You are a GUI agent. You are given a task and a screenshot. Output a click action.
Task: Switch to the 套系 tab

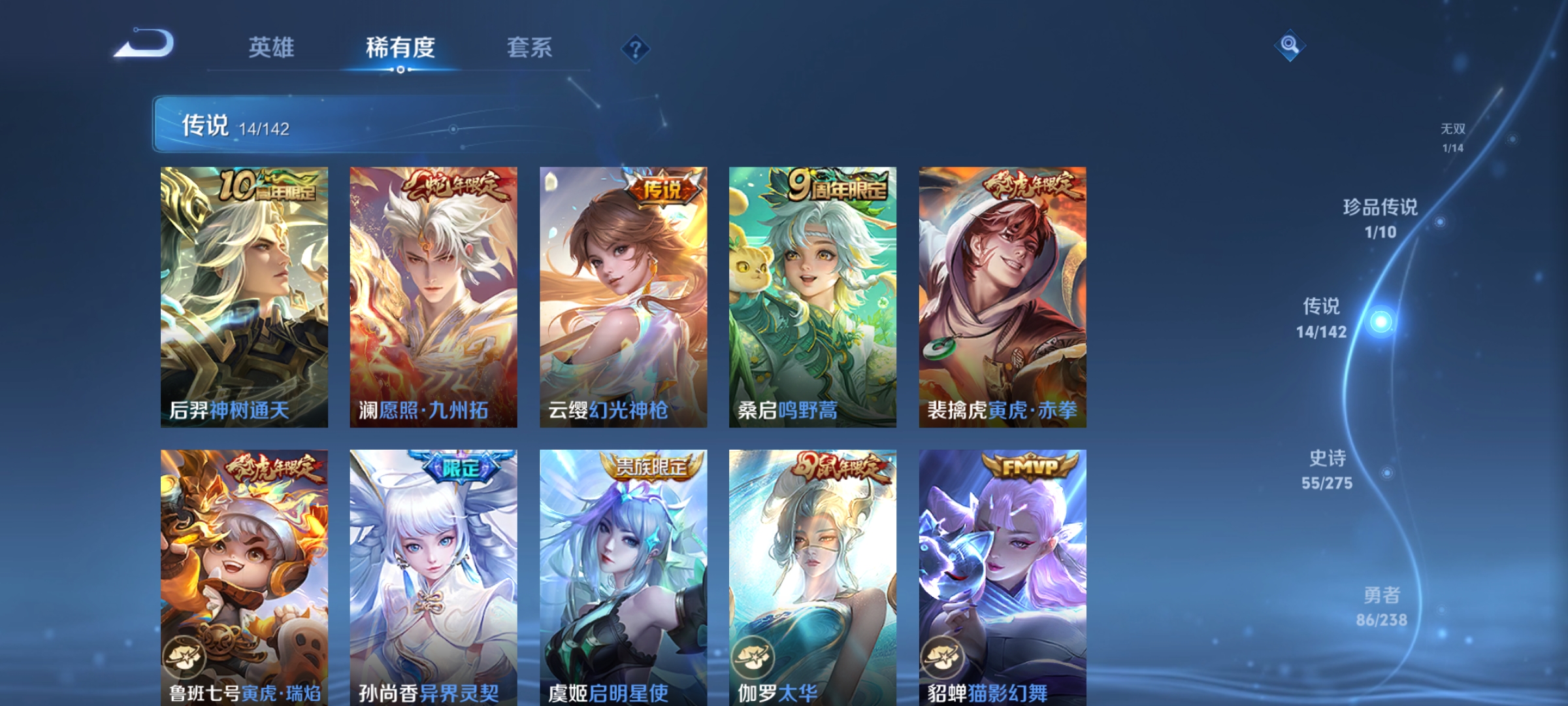coord(531,47)
